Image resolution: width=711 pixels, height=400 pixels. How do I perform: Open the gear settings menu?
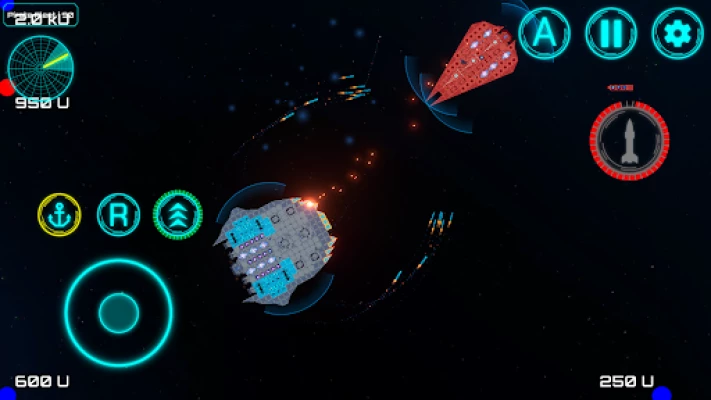coord(677,32)
